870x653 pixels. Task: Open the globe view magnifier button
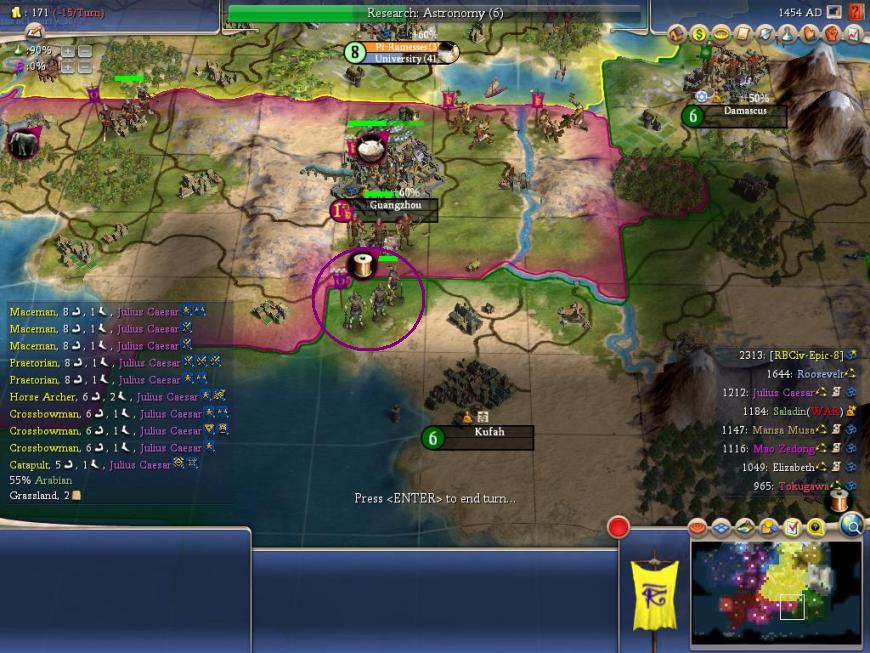coord(851,525)
